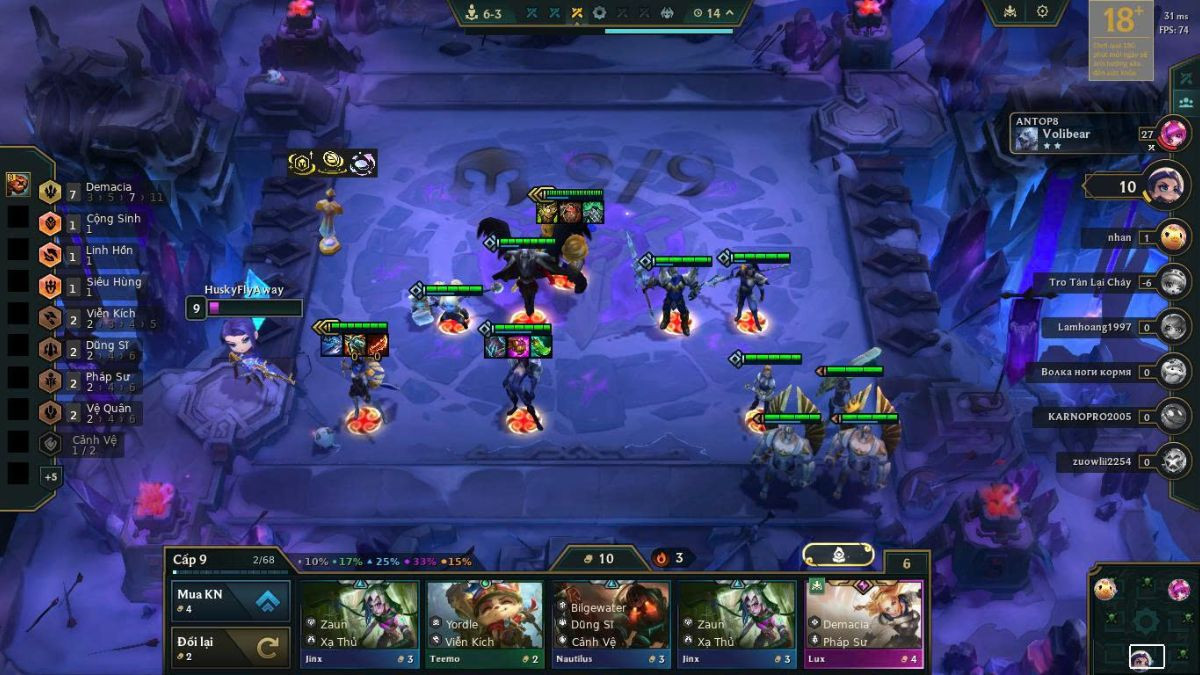Buy experience with the Mua KN button
This screenshot has width=1200, height=675.
231,600
